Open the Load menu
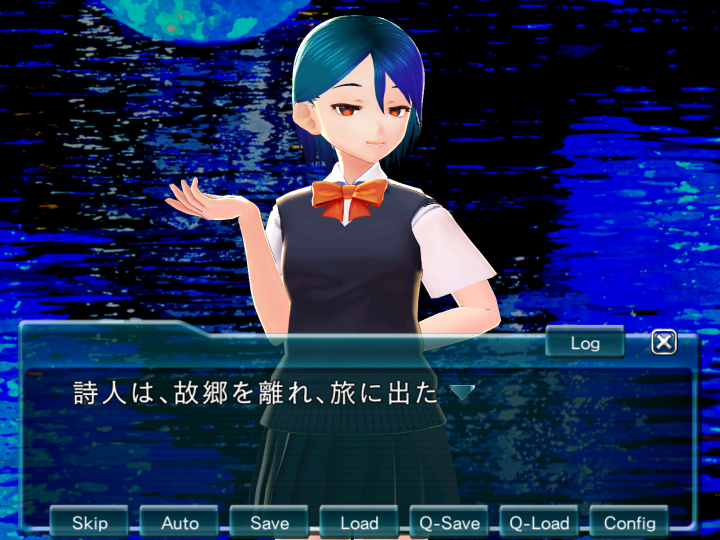 point(359,522)
